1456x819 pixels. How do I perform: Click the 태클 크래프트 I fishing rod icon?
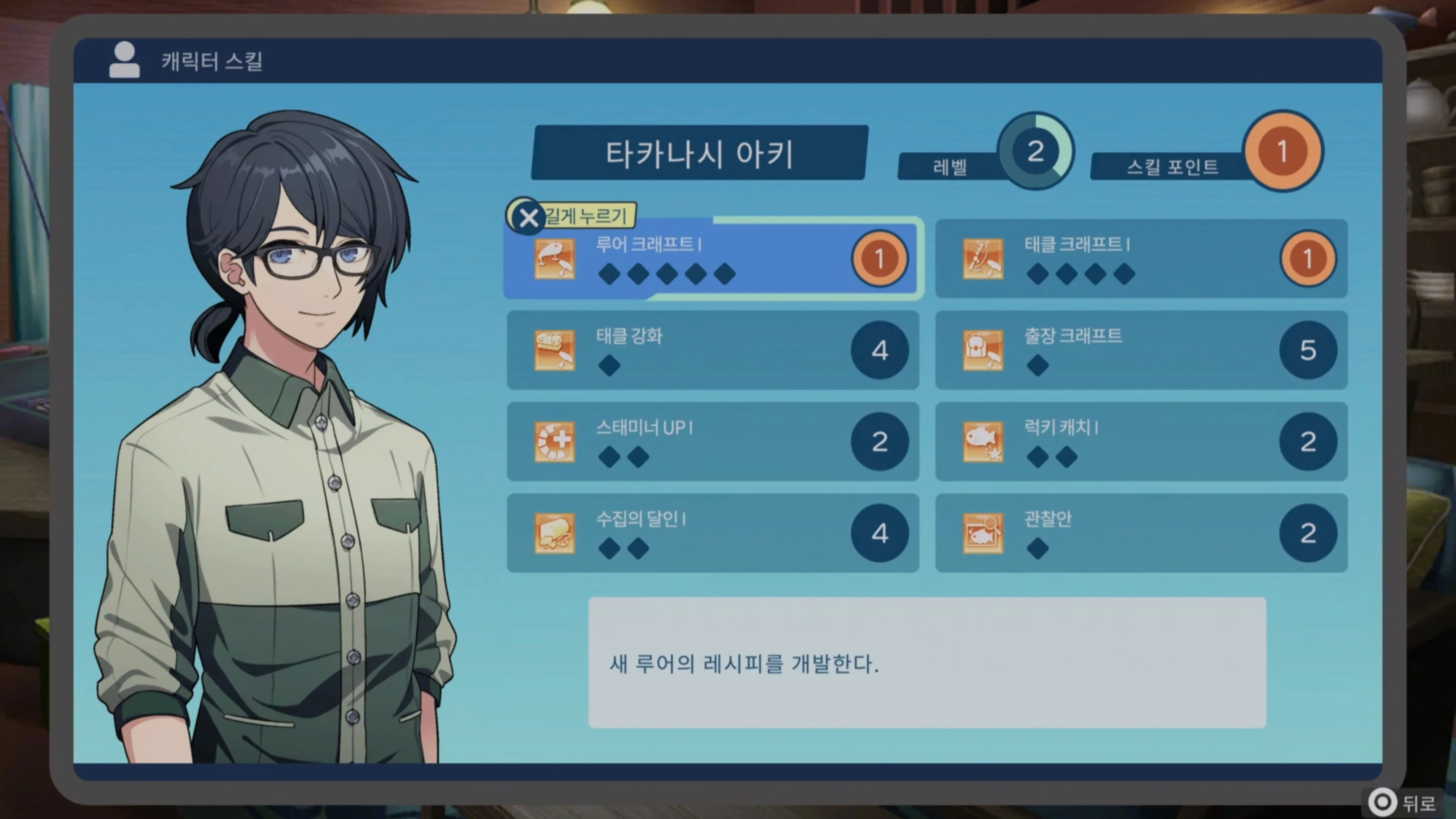pos(984,260)
